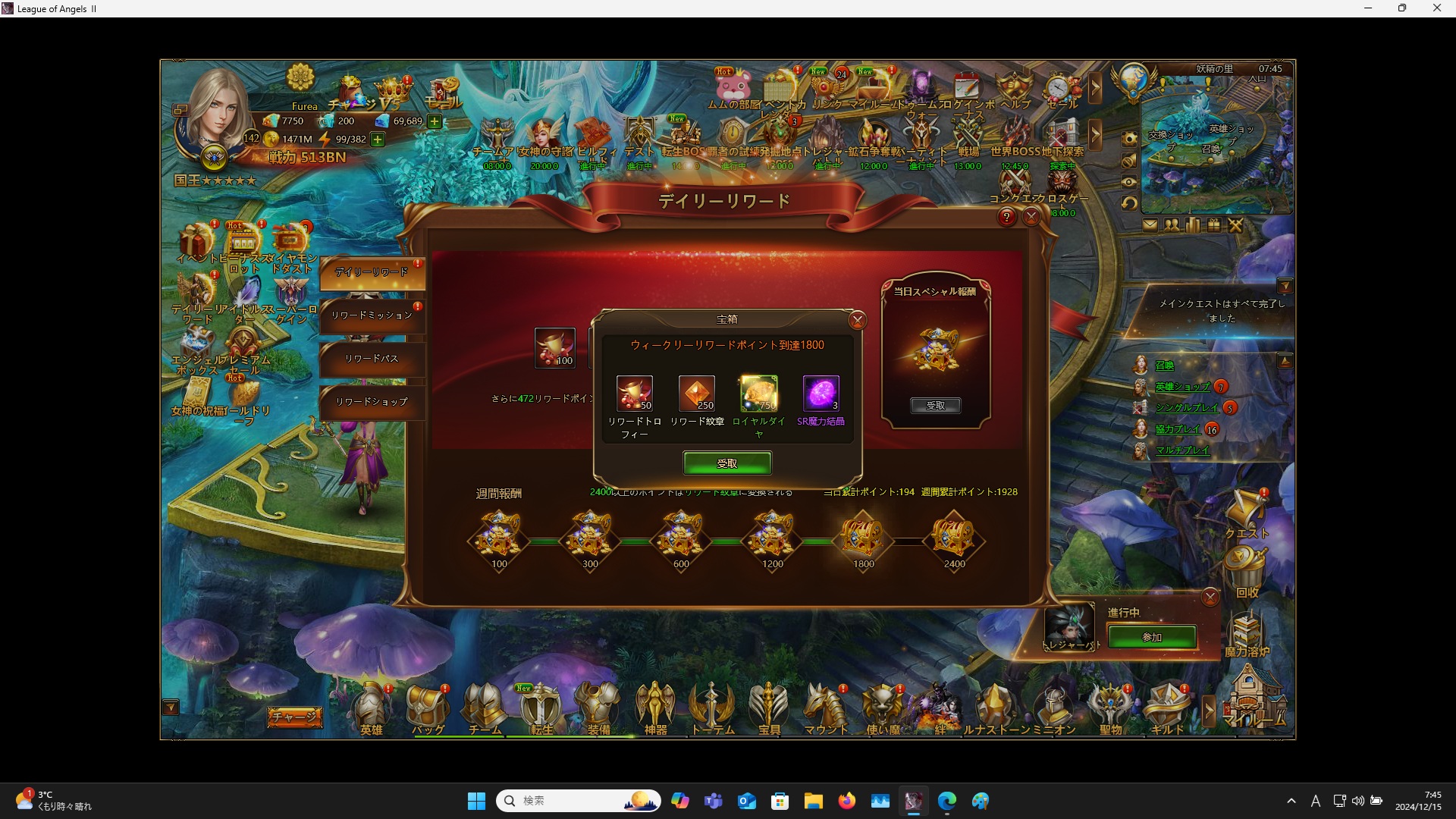The width and height of the screenshot is (1456, 819).
Task: Minimize the League of Angels II window
Action: 1368,8
